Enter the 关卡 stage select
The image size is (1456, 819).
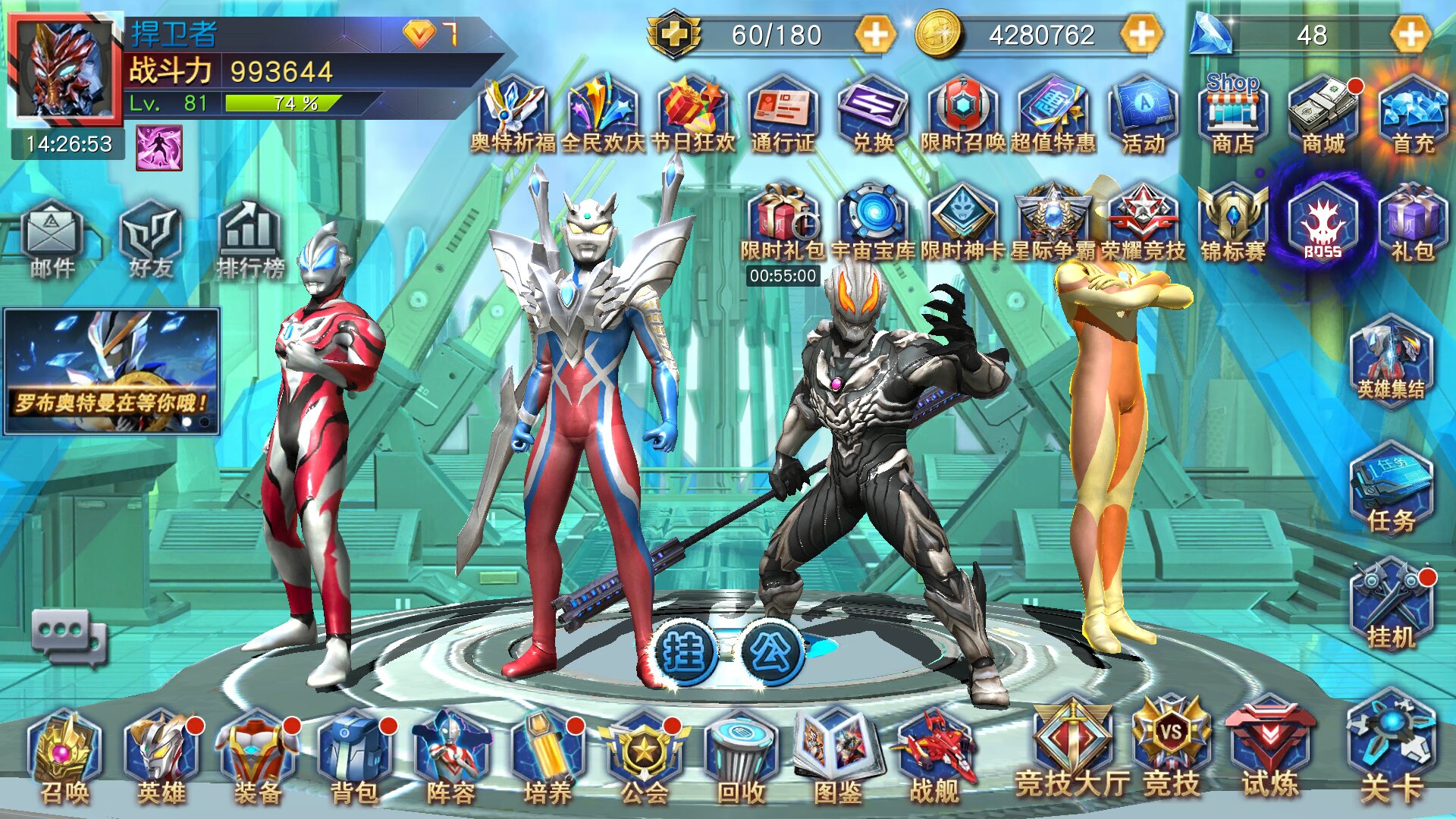[1391, 747]
